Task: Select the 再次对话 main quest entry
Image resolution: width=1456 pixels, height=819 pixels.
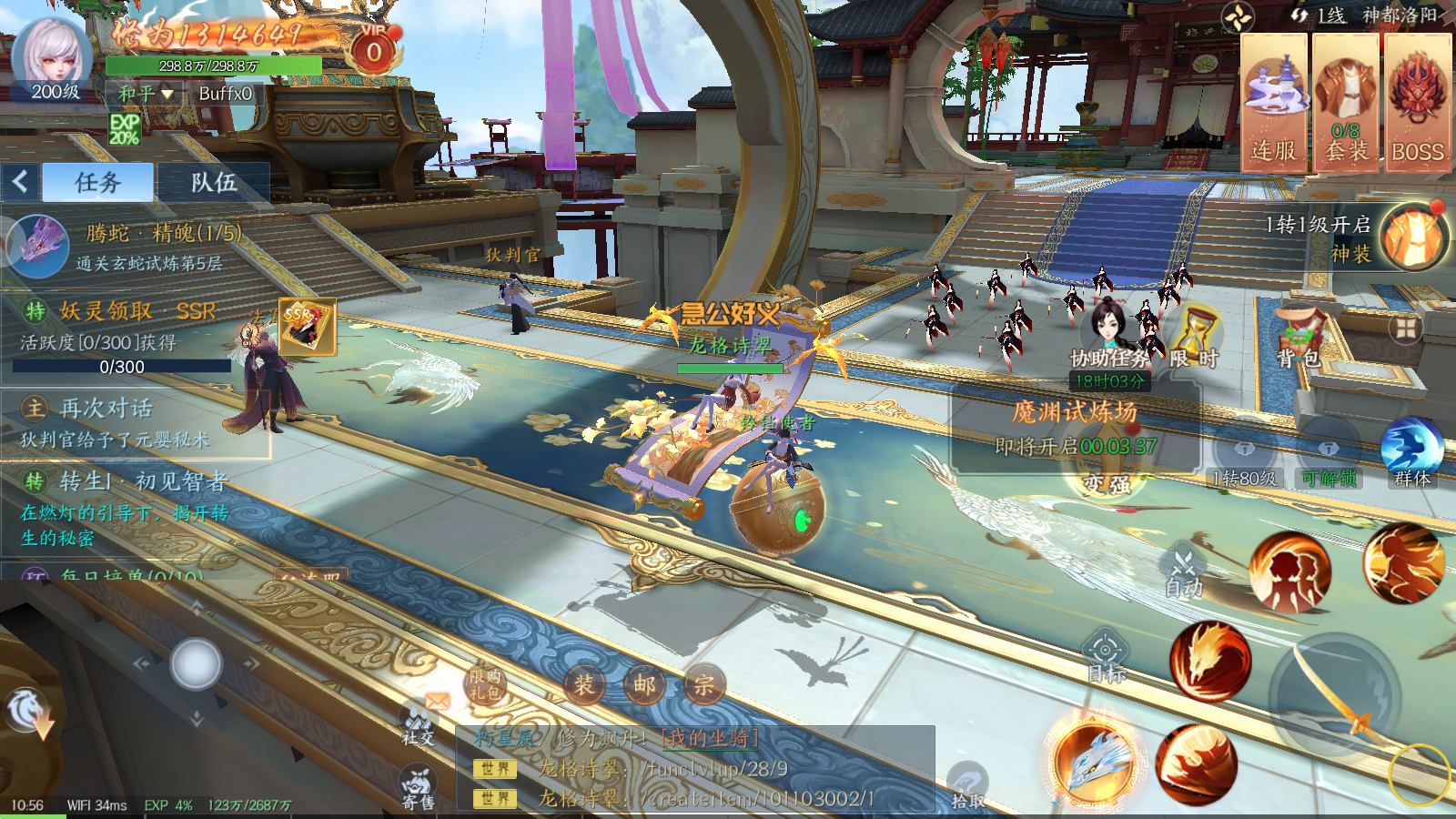Action: (136, 423)
